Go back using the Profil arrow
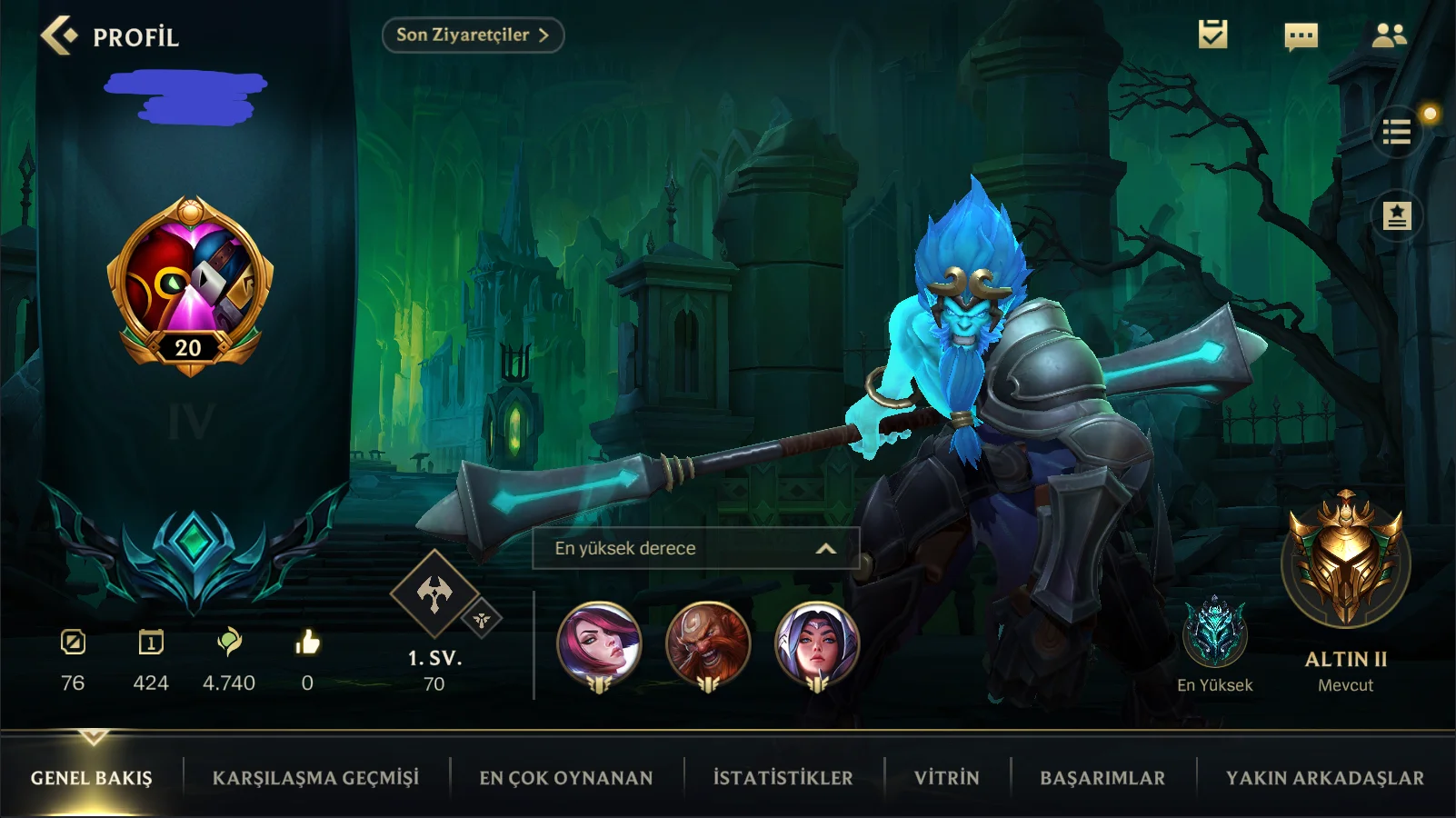This screenshot has height=818, width=1456. click(x=60, y=36)
